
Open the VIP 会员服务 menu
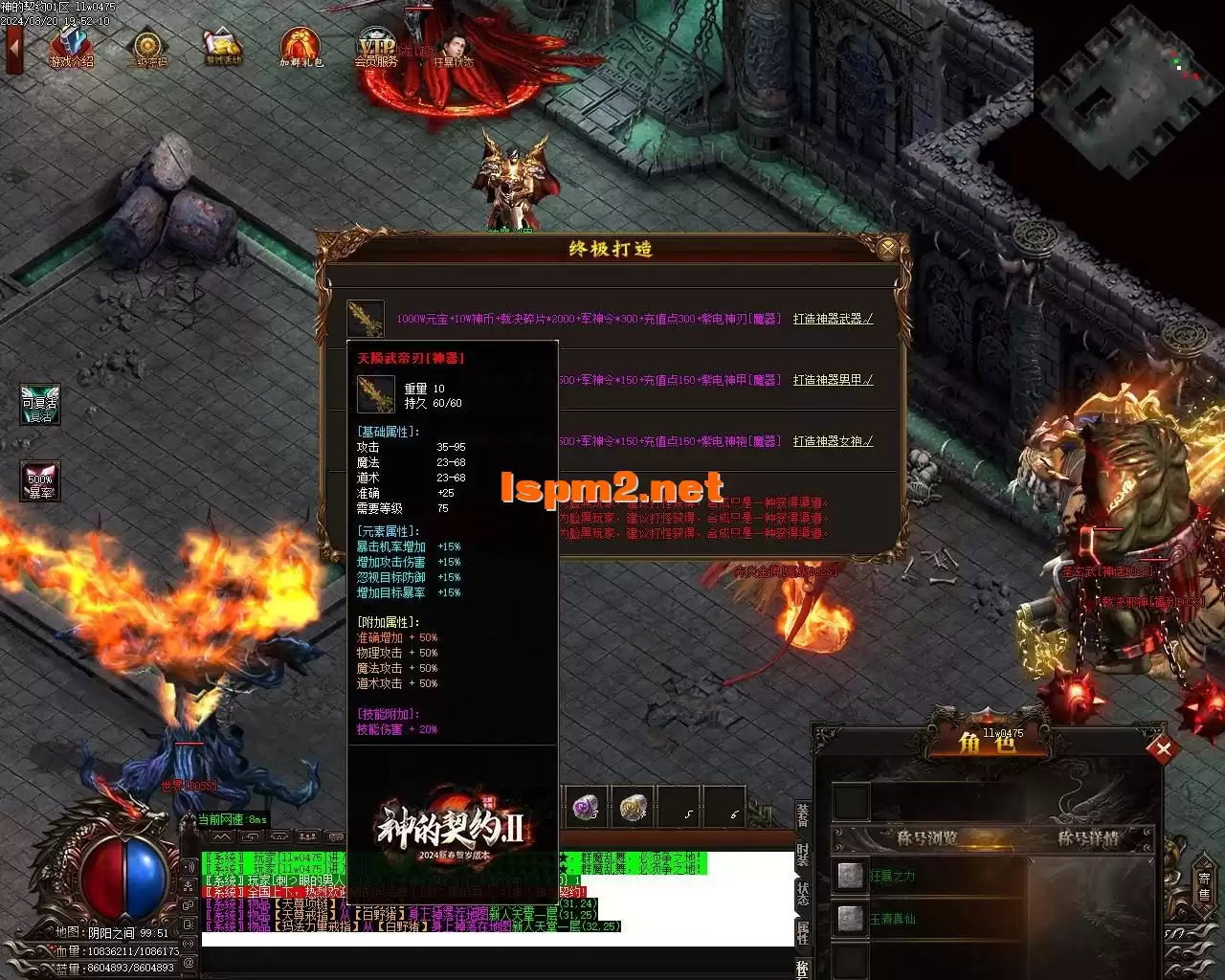pyautogui.click(x=376, y=48)
